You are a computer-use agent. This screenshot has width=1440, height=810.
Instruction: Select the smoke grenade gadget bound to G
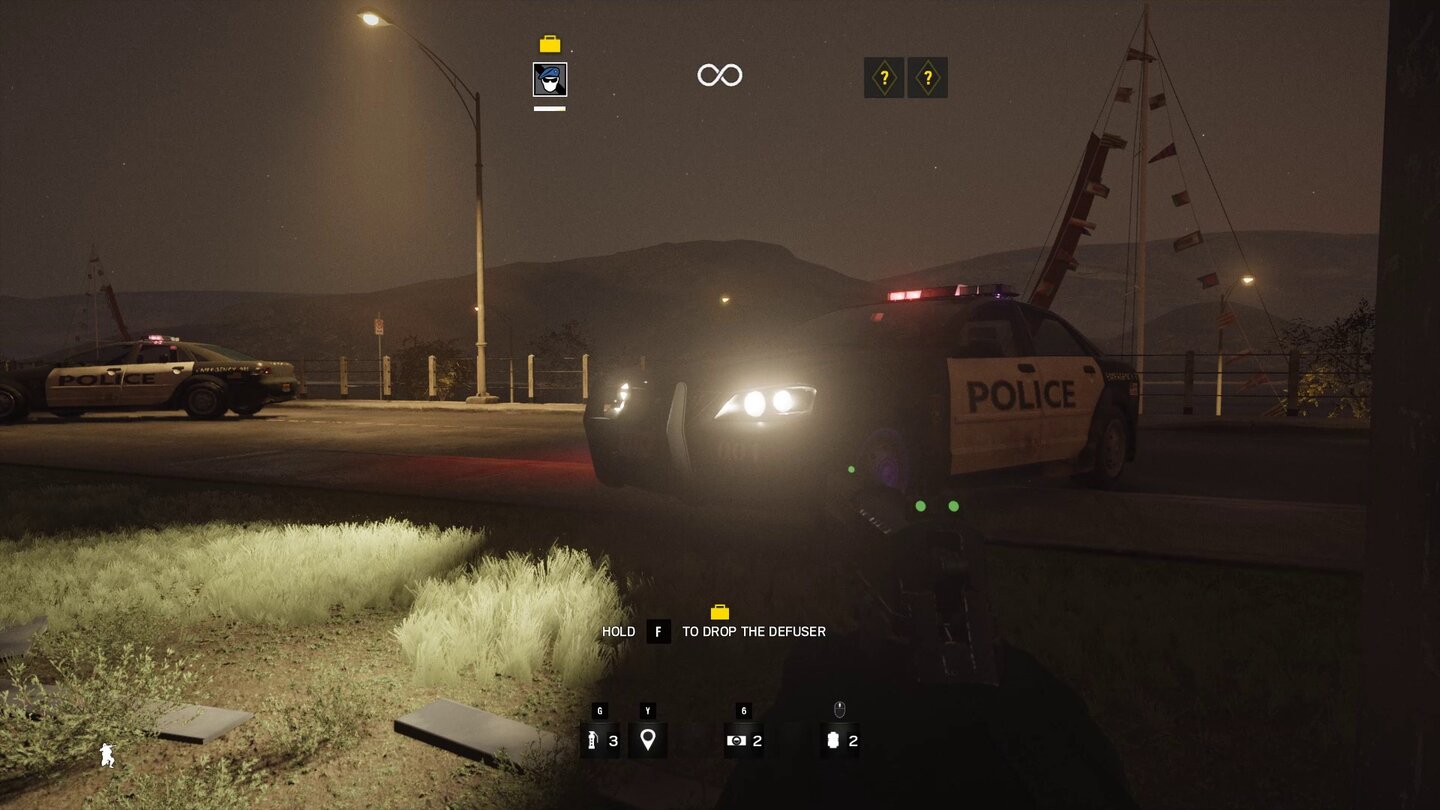[601, 741]
